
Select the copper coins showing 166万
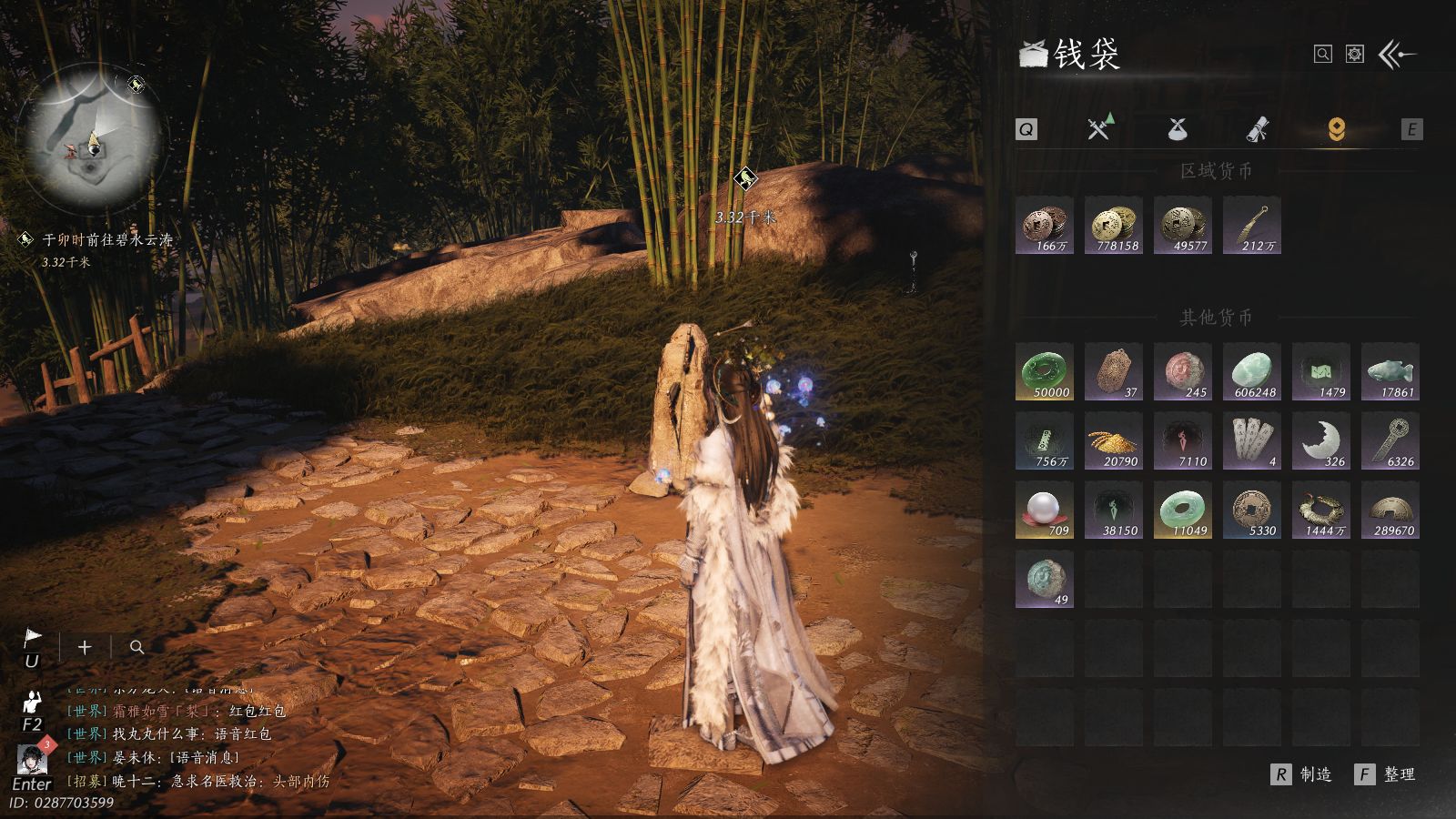[x=1045, y=225]
